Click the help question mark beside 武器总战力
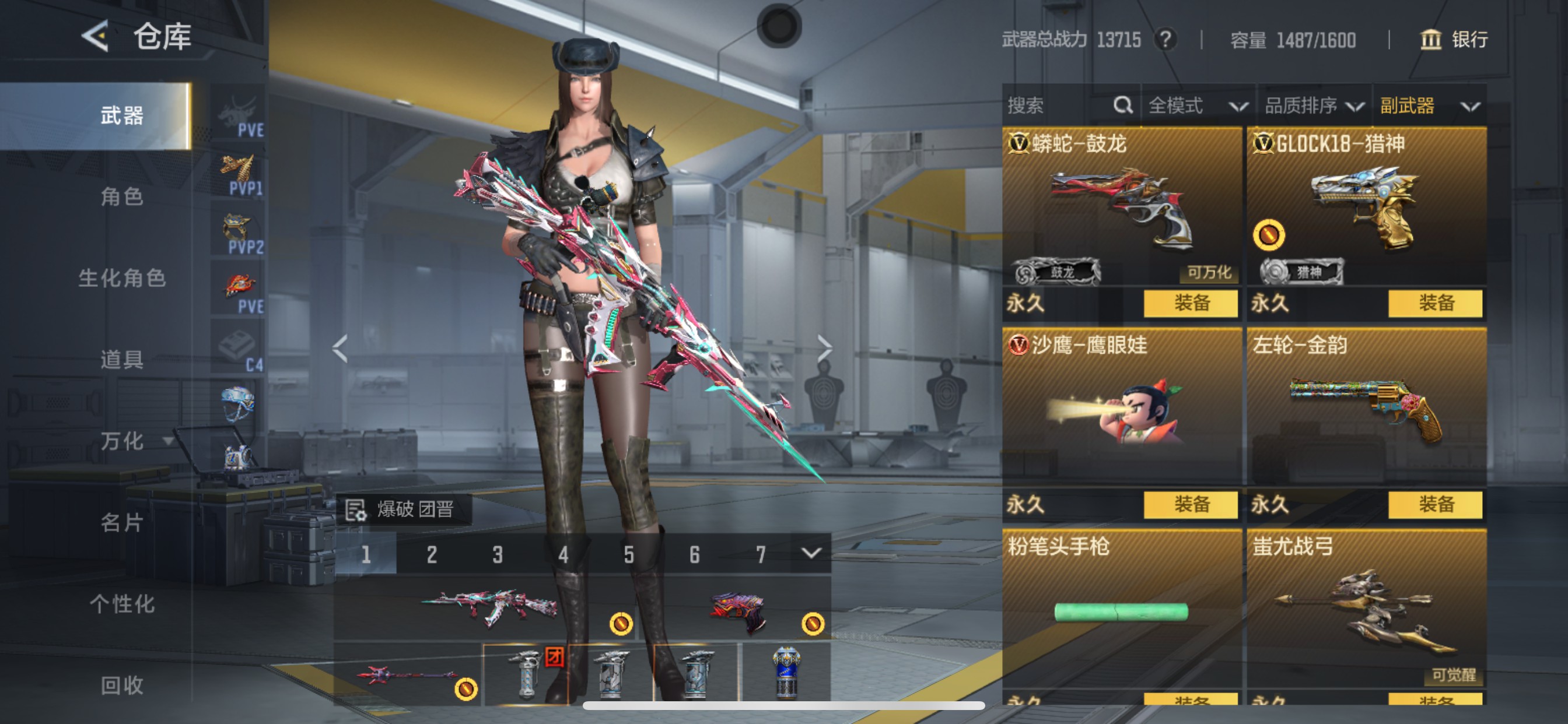Screen dimensions: 1568x724 pyautogui.click(x=1166, y=40)
